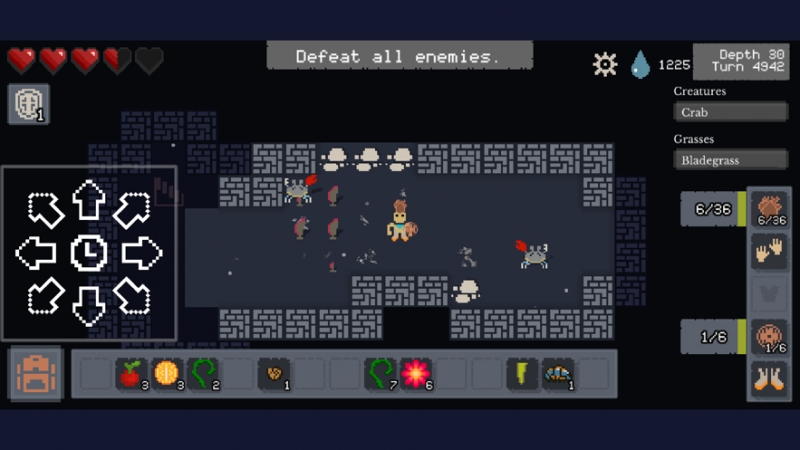Select the Crab creature entry
This screenshot has height=450, width=800.
point(730,112)
